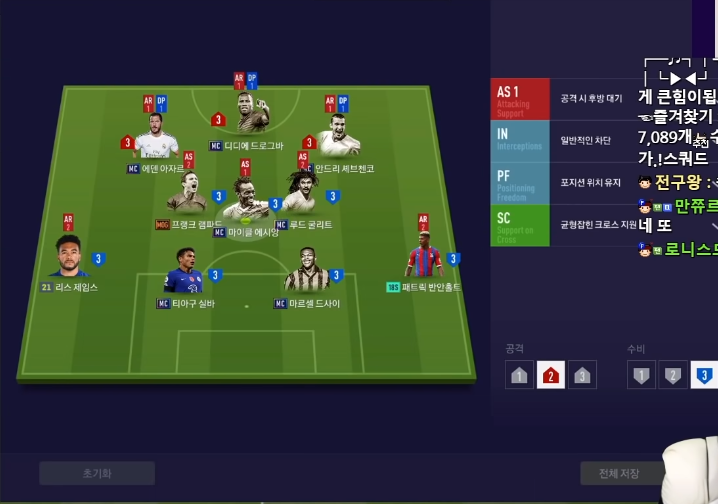
Task: Select Michael Essien's player card
Action: click(246, 202)
